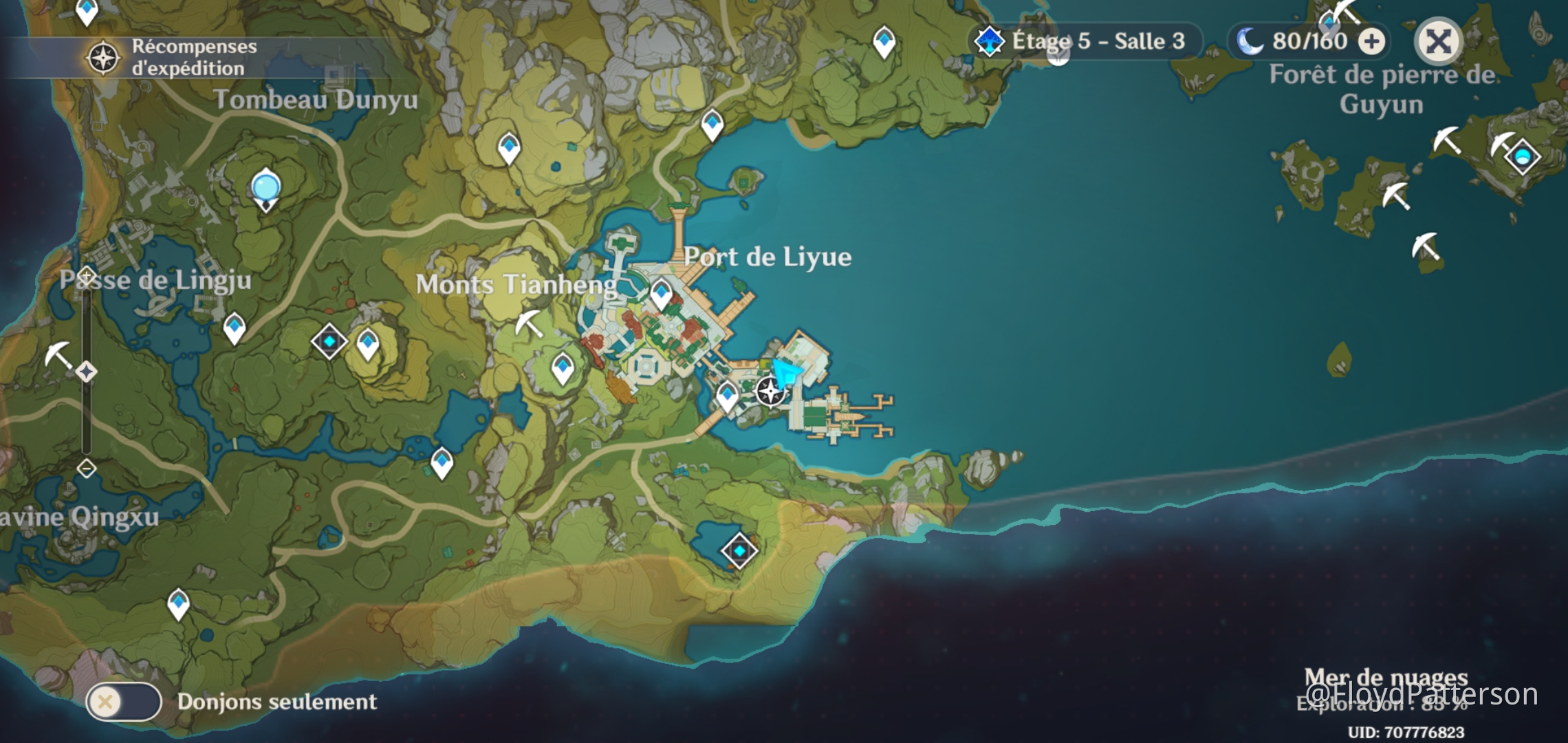
Task: Toggle the Donjons seulement switch
Action: pos(124,702)
